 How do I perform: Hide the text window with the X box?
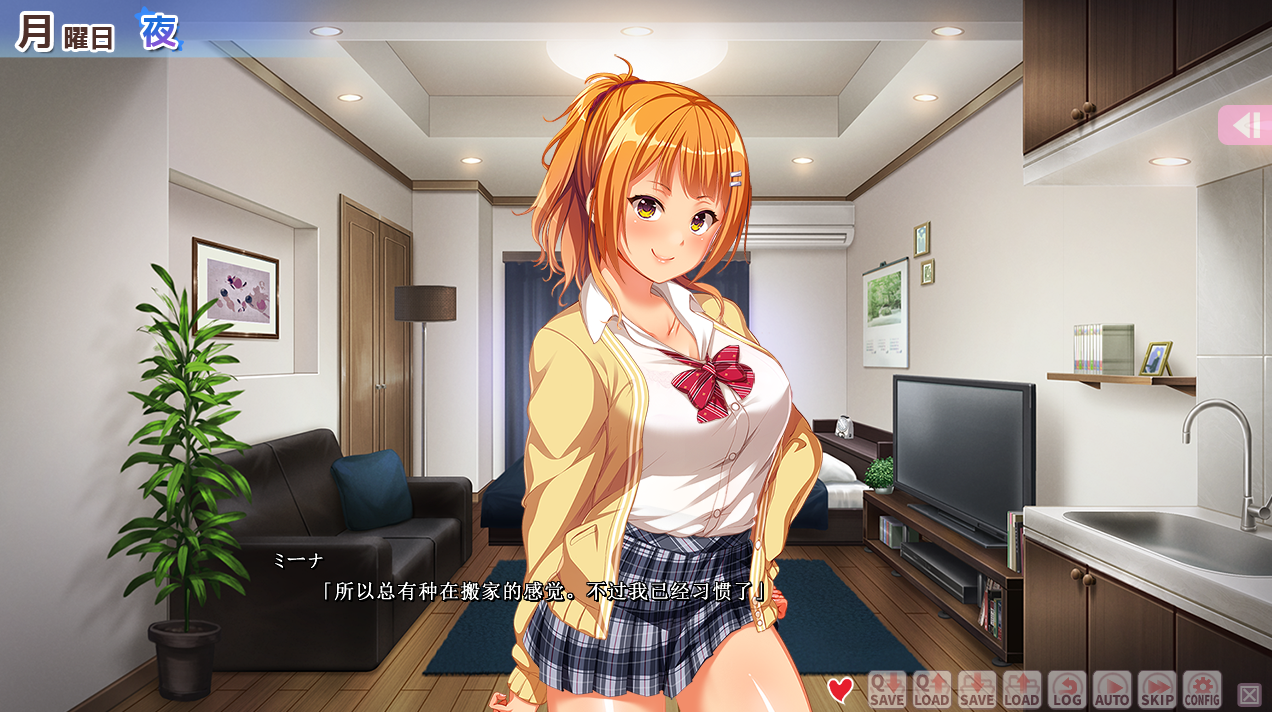pos(1249,694)
